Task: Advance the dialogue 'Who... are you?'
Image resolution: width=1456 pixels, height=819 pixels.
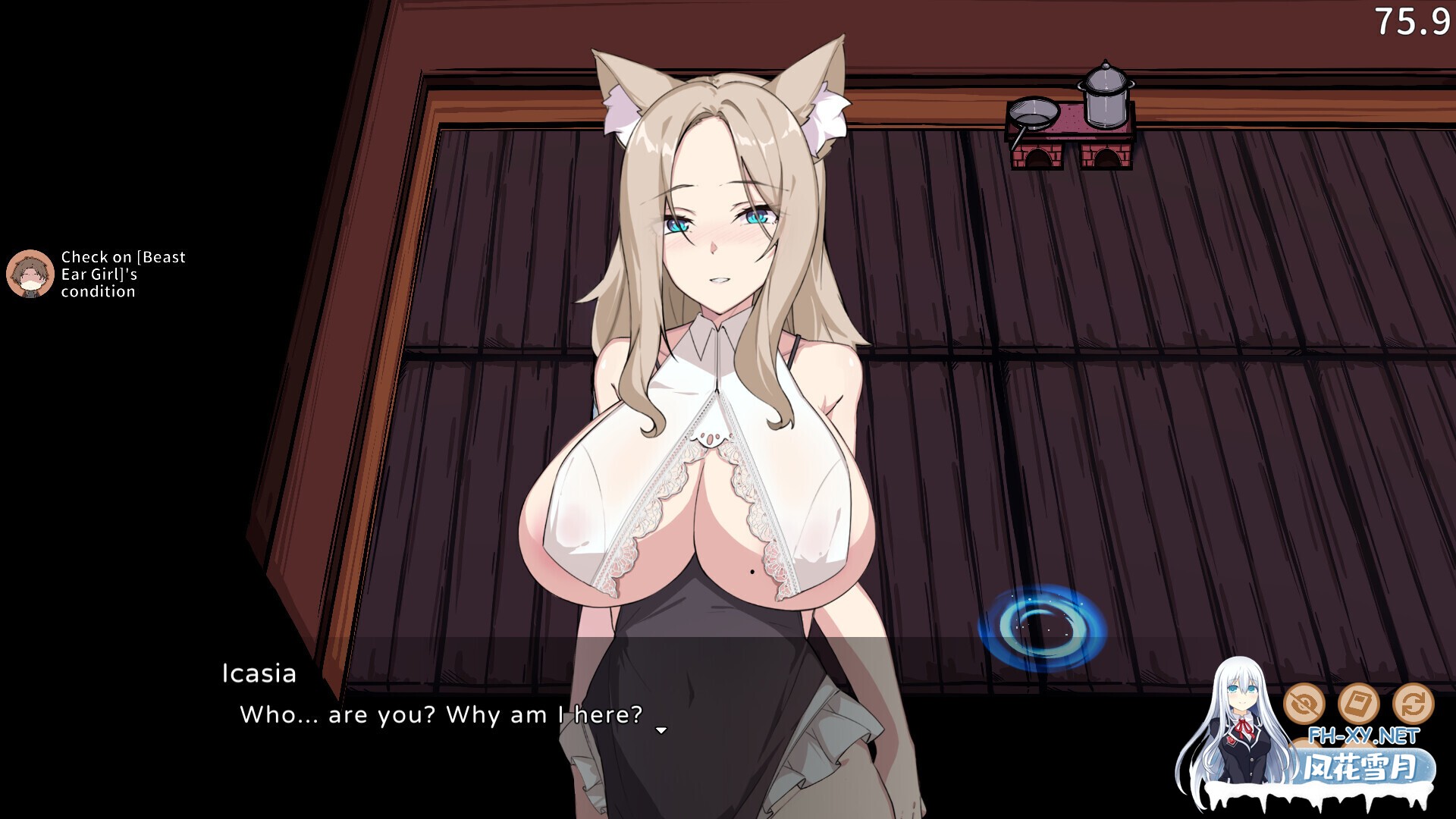Action: point(440,714)
